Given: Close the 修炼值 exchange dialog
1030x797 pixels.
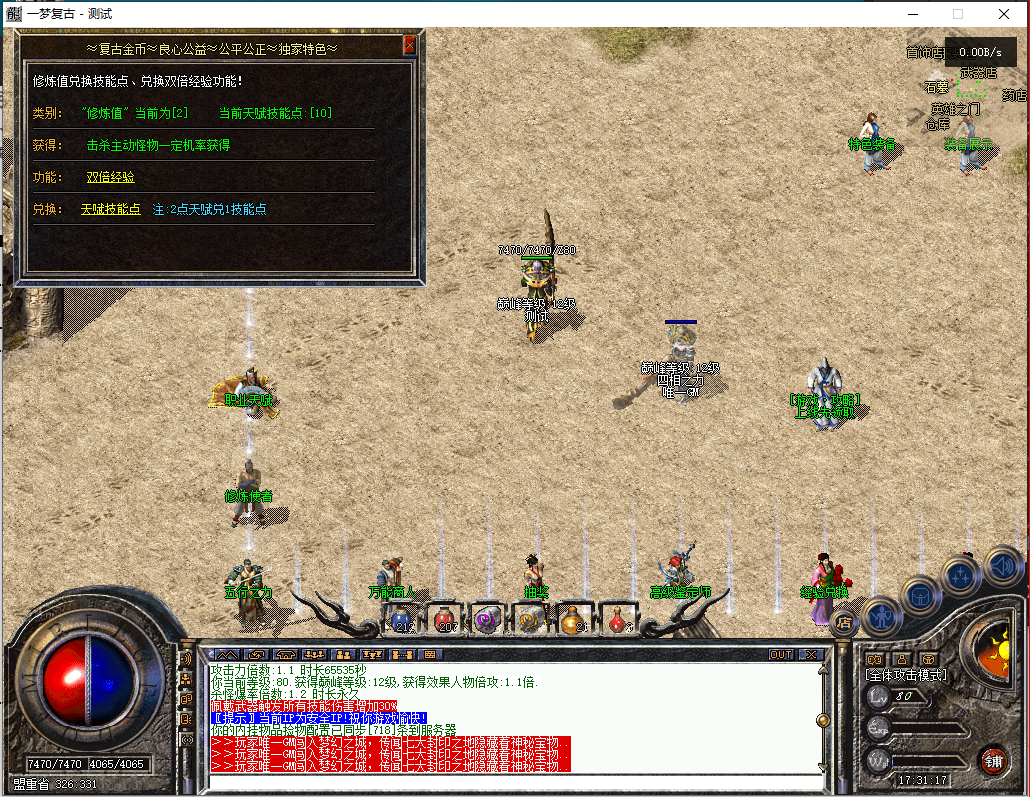Looking at the screenshot, I should tap(409, 46).
